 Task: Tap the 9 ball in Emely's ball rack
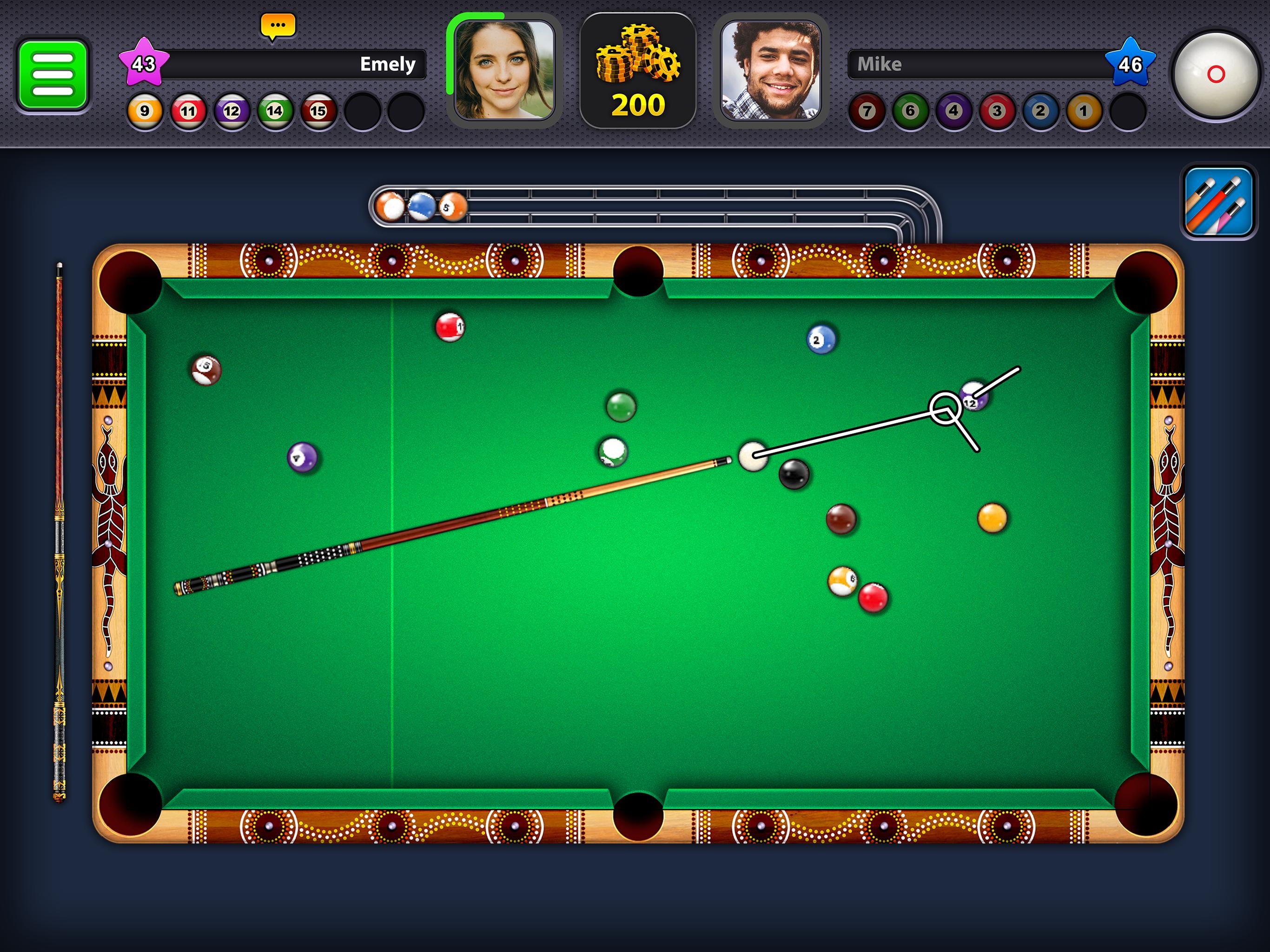(x=145, y=110)
